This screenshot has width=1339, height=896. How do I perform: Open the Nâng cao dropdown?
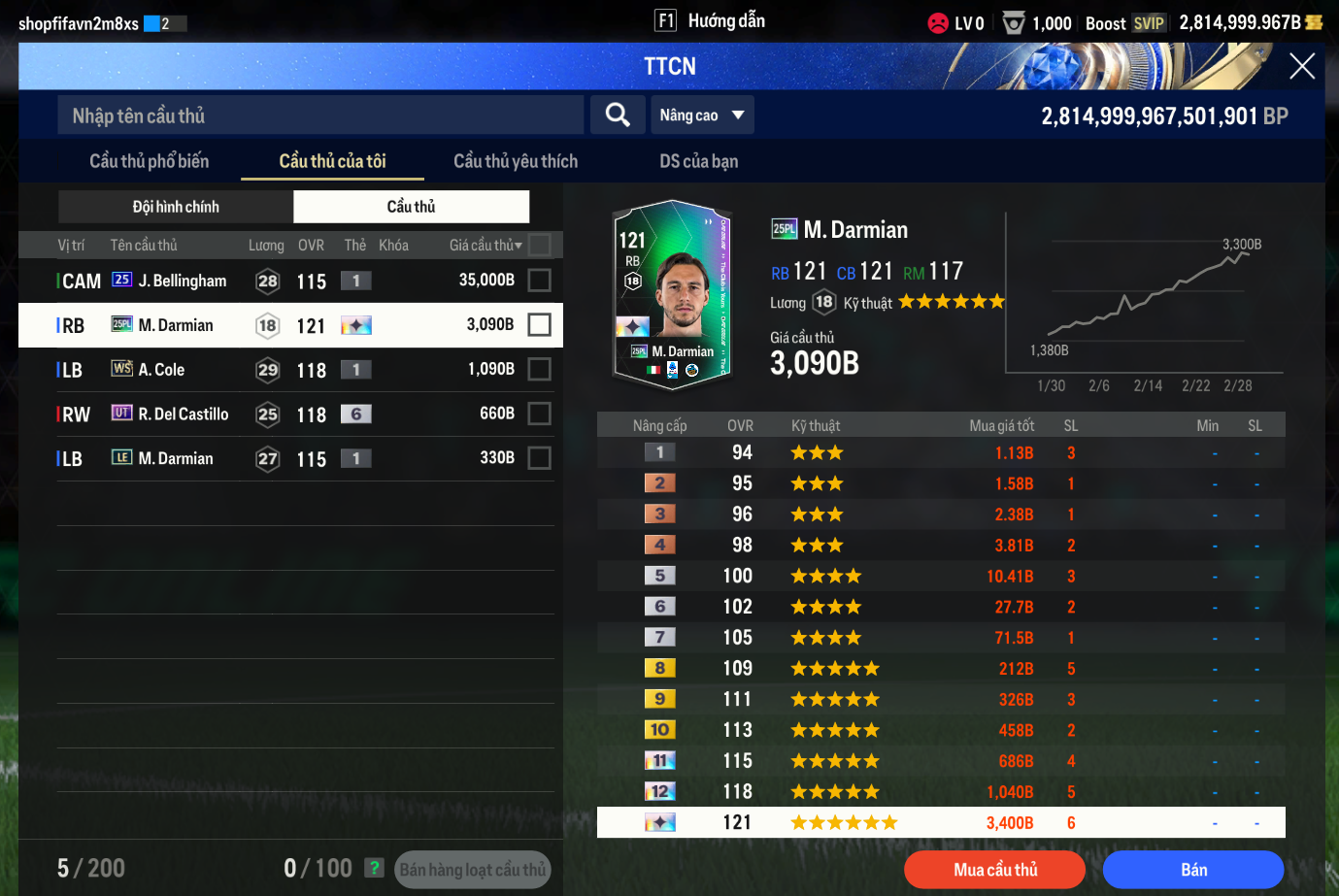[x=702, y=116]
